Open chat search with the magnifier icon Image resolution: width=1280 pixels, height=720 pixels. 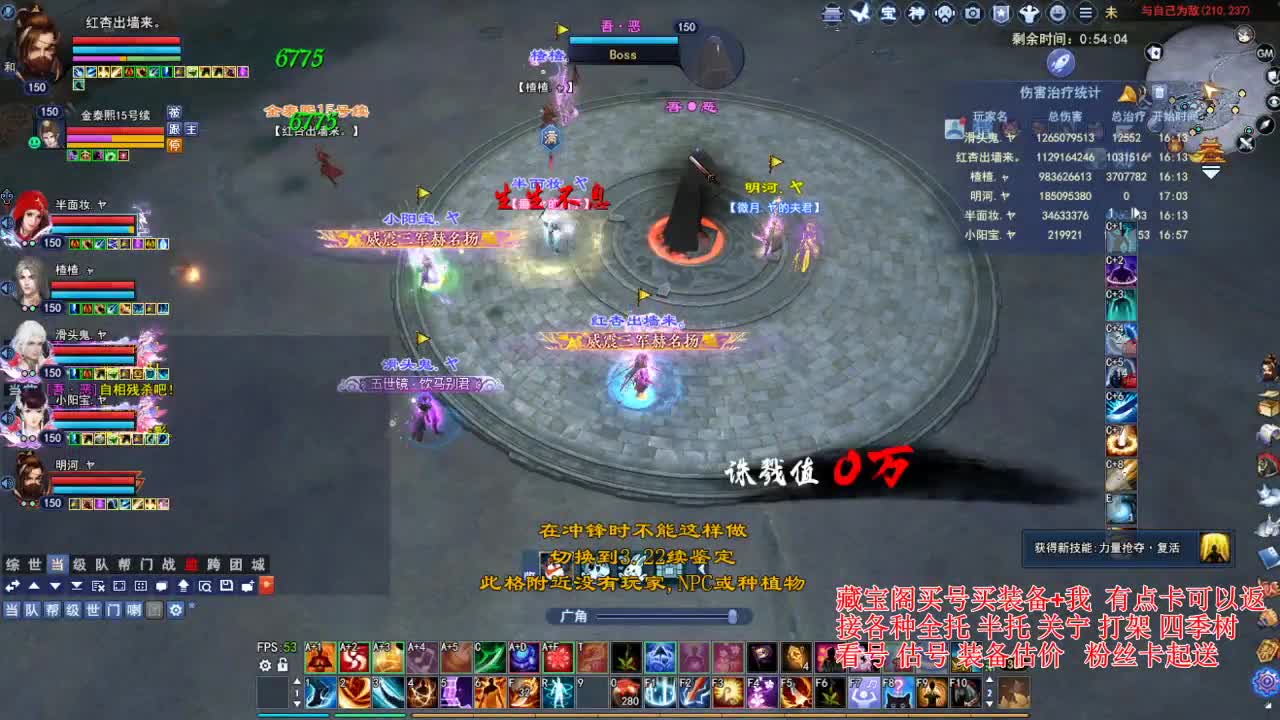[205, 585]
